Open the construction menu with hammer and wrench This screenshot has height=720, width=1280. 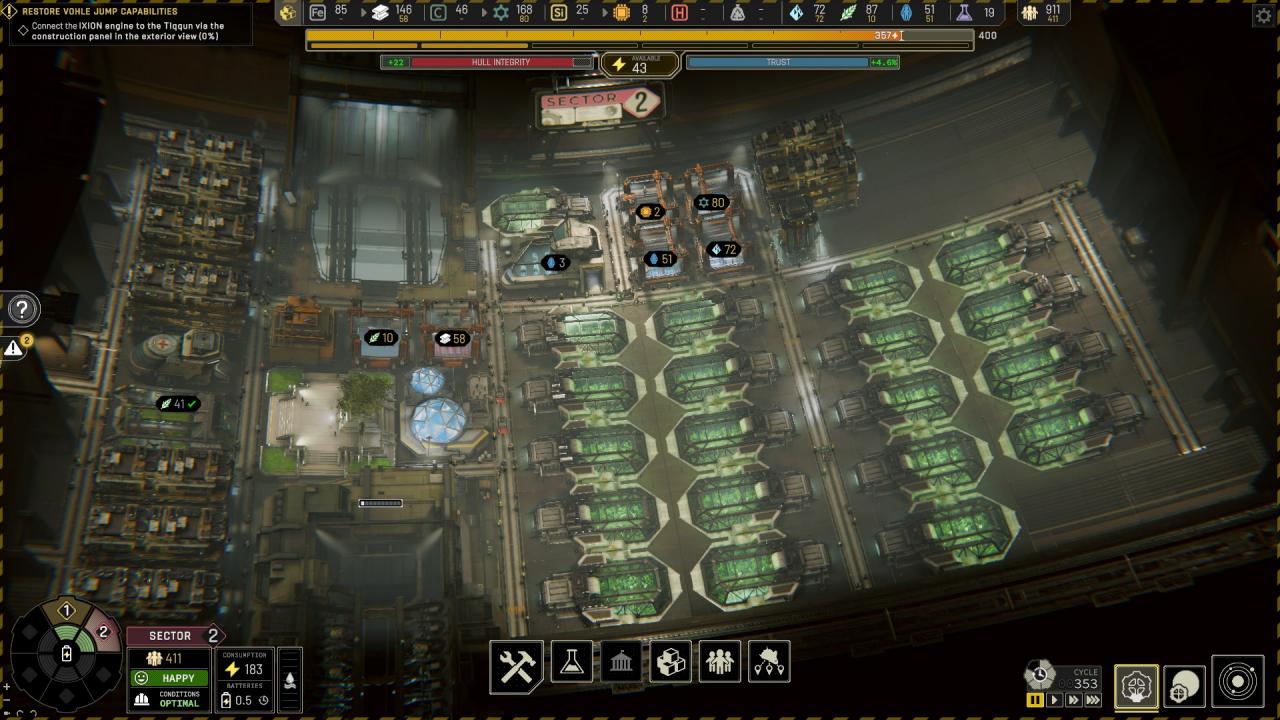516,665
